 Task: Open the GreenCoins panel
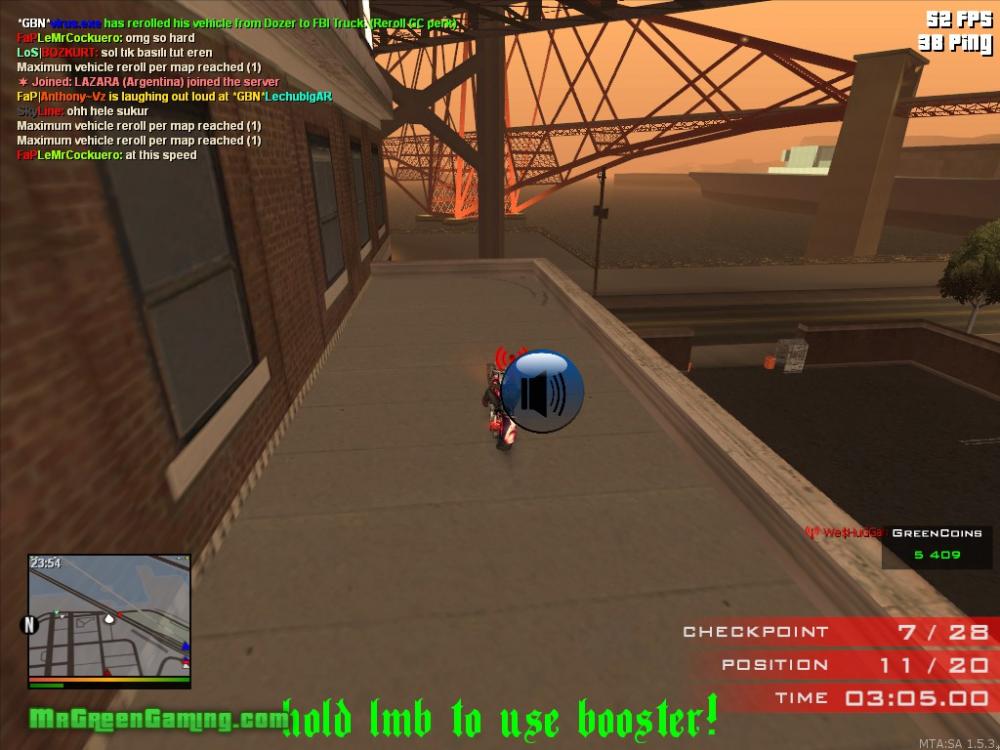937,545
